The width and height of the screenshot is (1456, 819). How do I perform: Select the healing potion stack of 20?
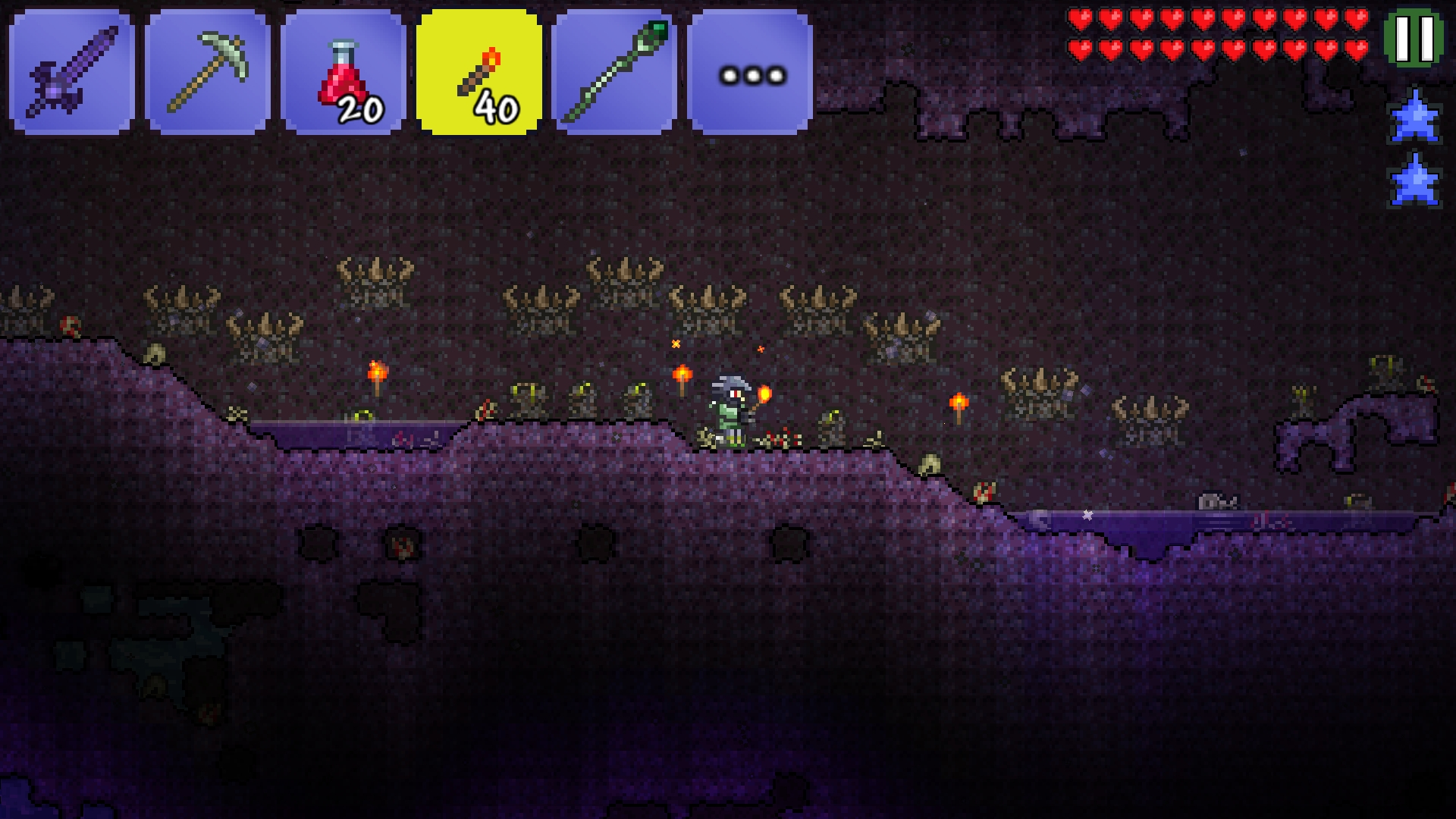[x=343, y=72]
